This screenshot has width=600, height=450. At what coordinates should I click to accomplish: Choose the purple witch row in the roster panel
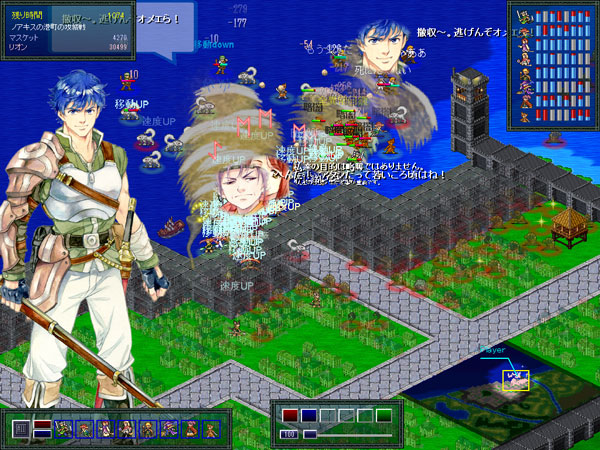[x=524, y=87]
